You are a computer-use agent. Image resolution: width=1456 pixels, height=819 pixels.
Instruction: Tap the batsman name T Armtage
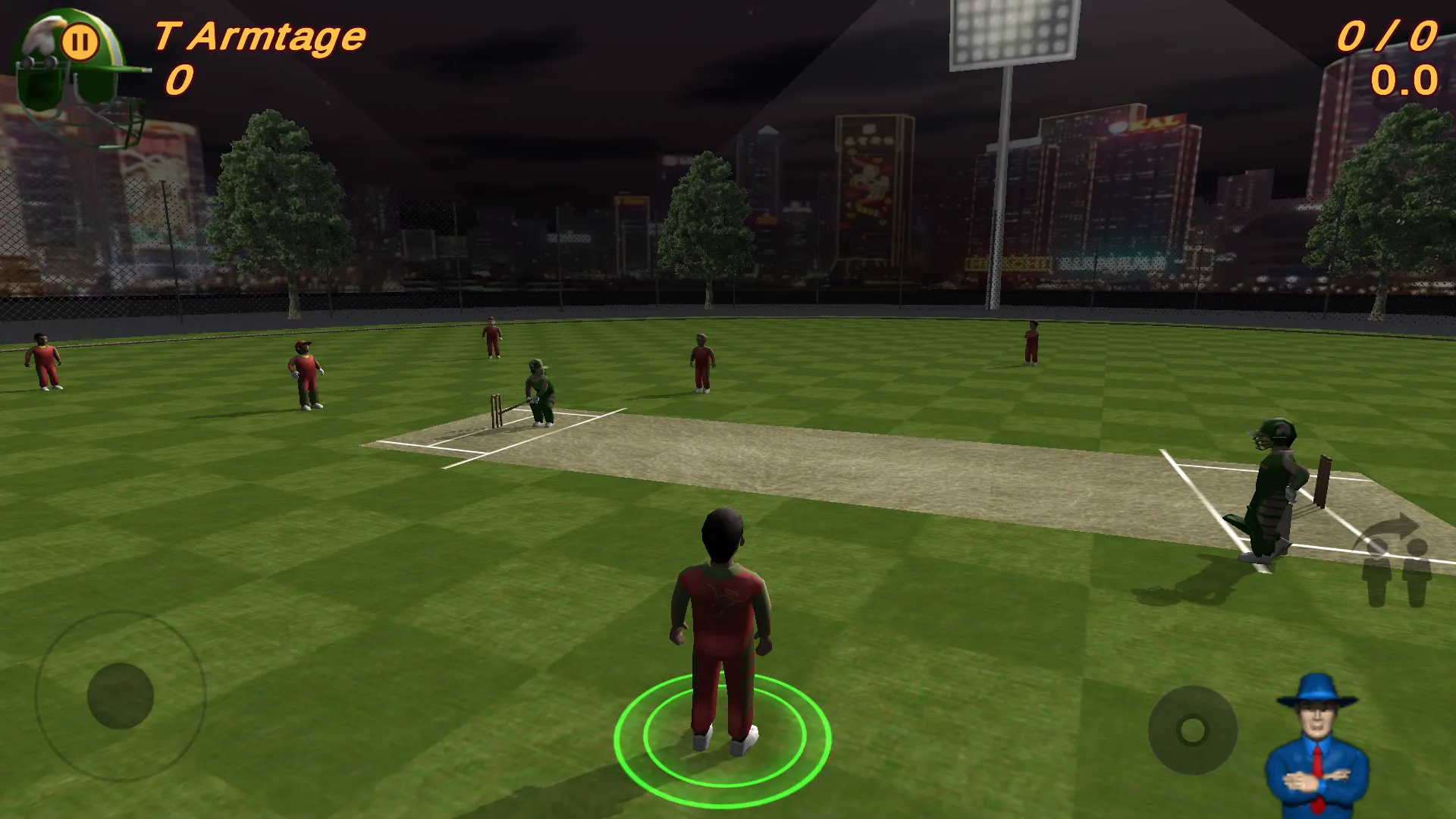point(258,34)
